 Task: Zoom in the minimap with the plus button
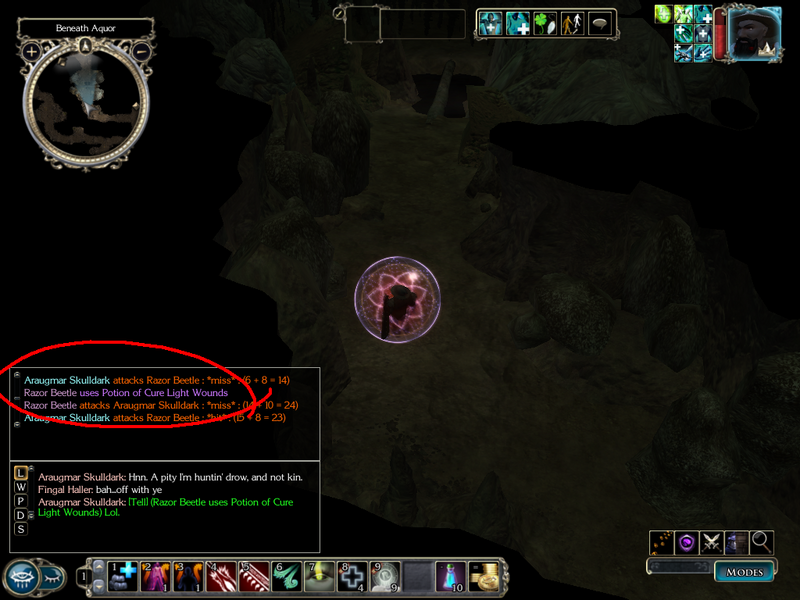click(x=32, y=51)
